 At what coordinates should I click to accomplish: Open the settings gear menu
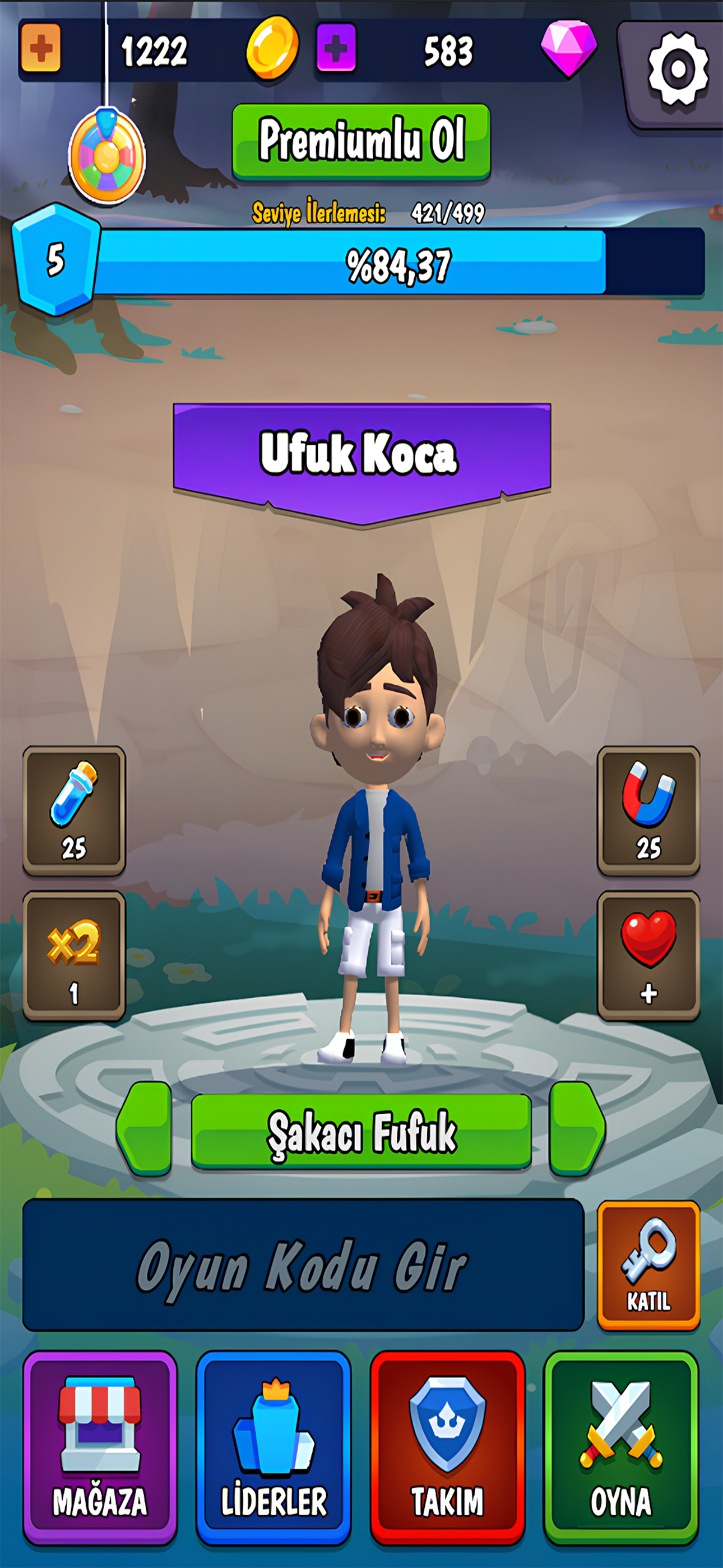pyautogui.click(x=676, y=69)
